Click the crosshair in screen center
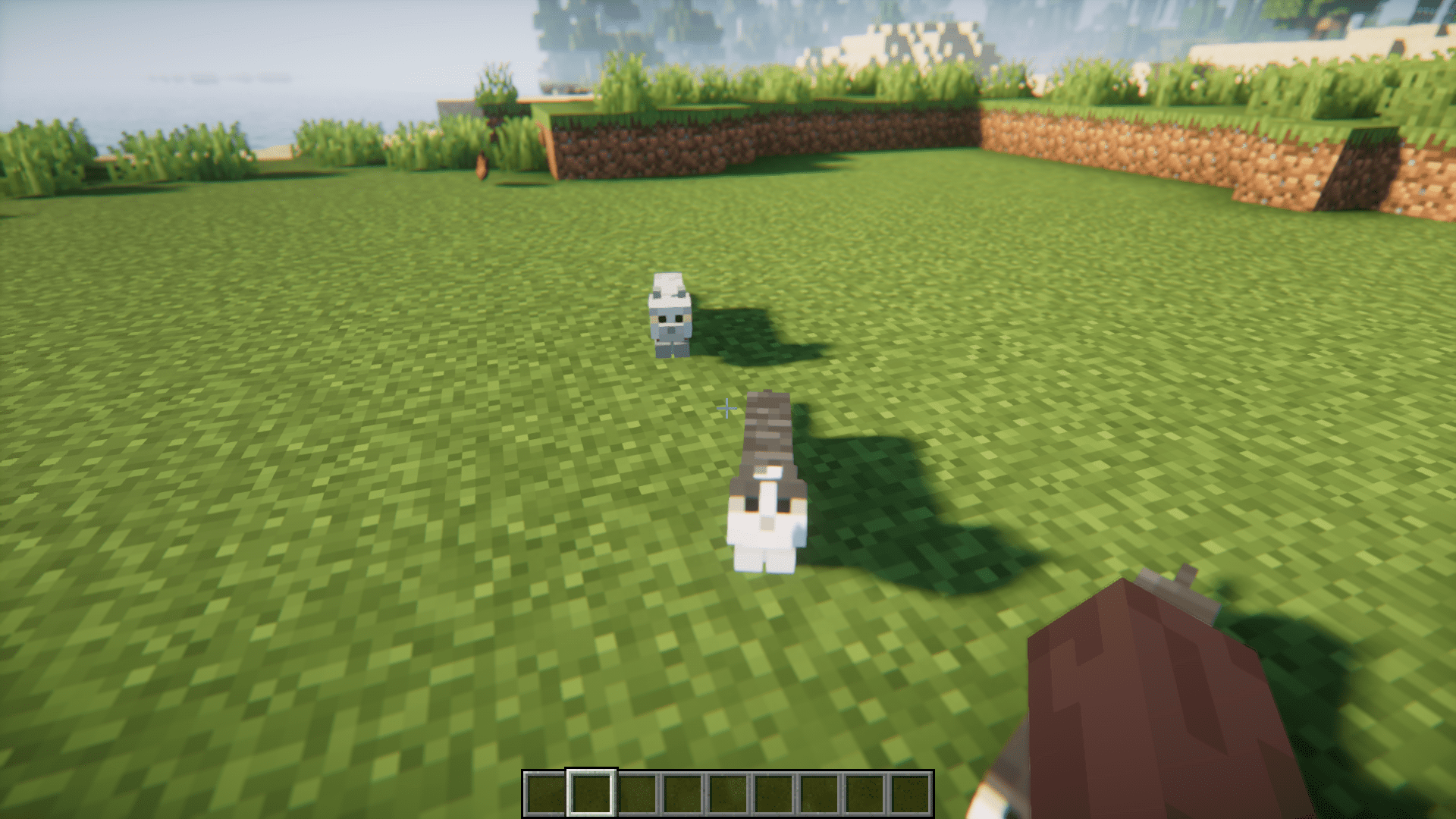This screenshot has height=819, width=1456. [x=726, y=409]
